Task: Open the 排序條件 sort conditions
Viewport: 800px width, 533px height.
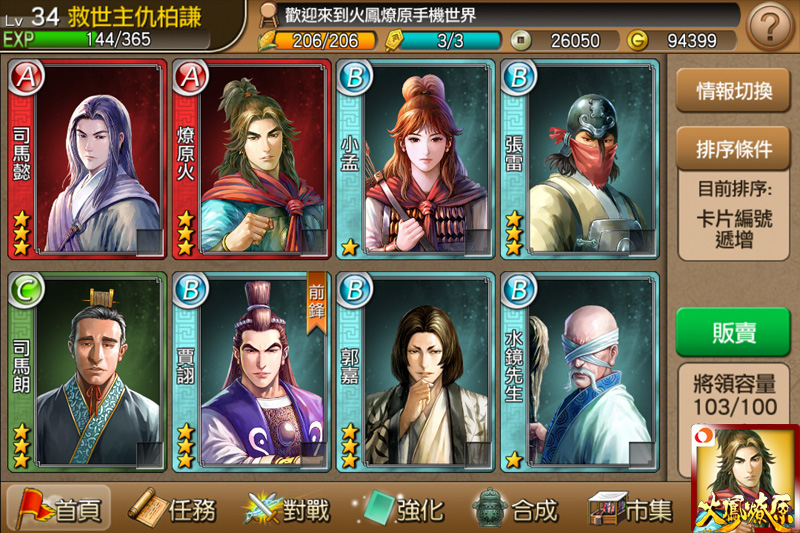Action: coord(733,149)
